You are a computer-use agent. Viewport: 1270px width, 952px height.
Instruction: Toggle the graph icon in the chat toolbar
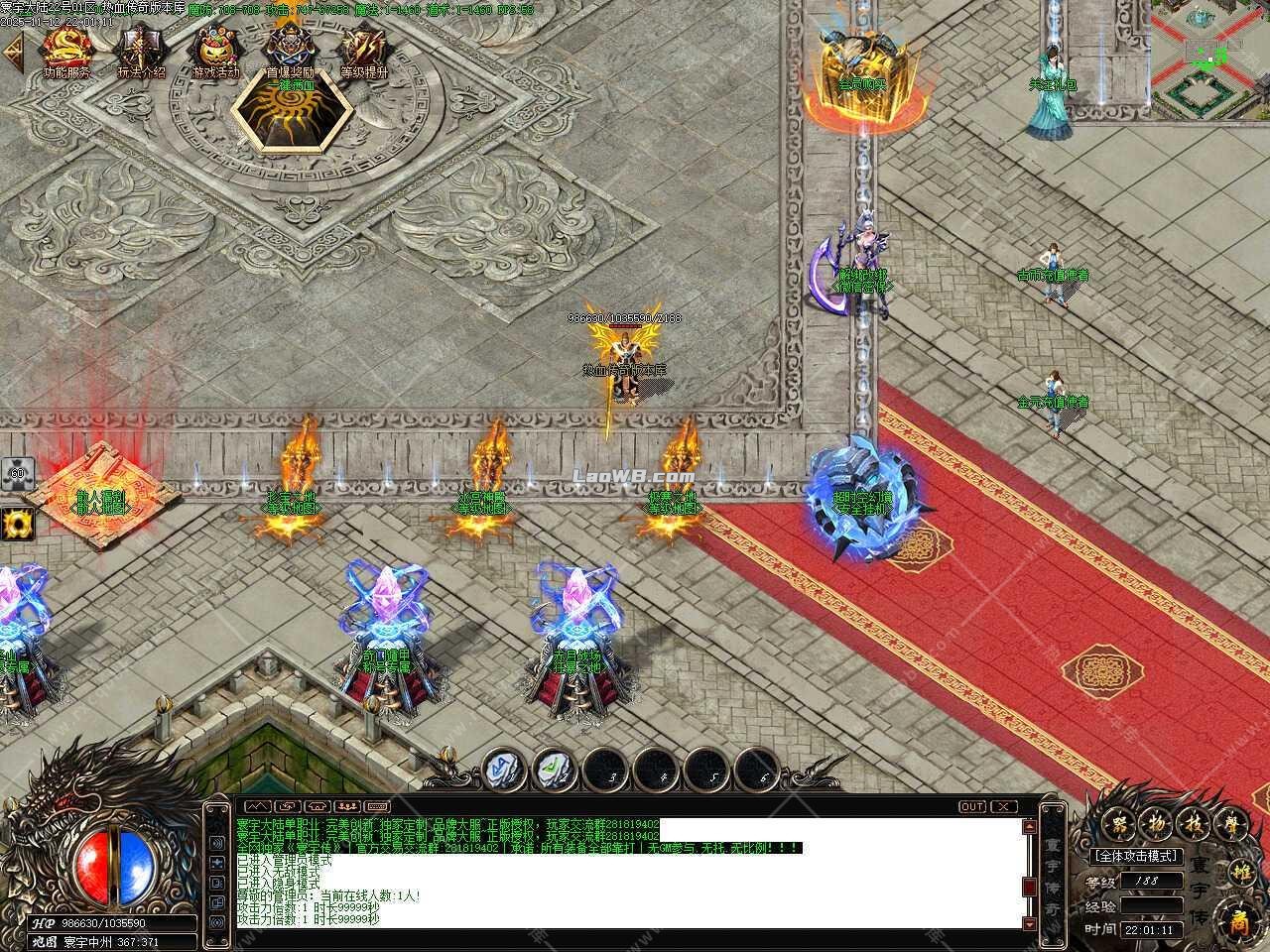[258, 805]
